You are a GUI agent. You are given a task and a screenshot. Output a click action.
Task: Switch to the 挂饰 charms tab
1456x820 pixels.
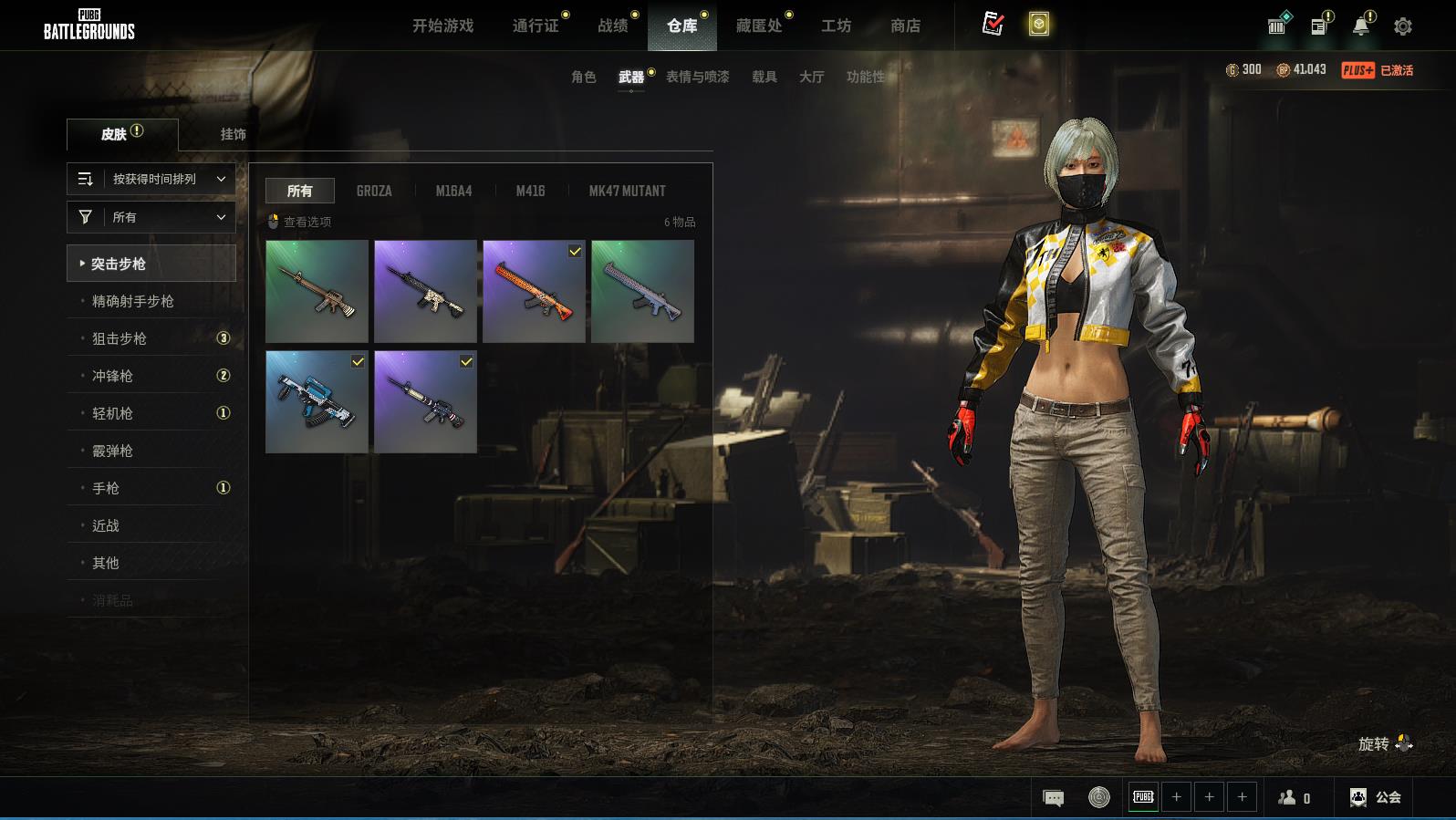click(233, 134)
